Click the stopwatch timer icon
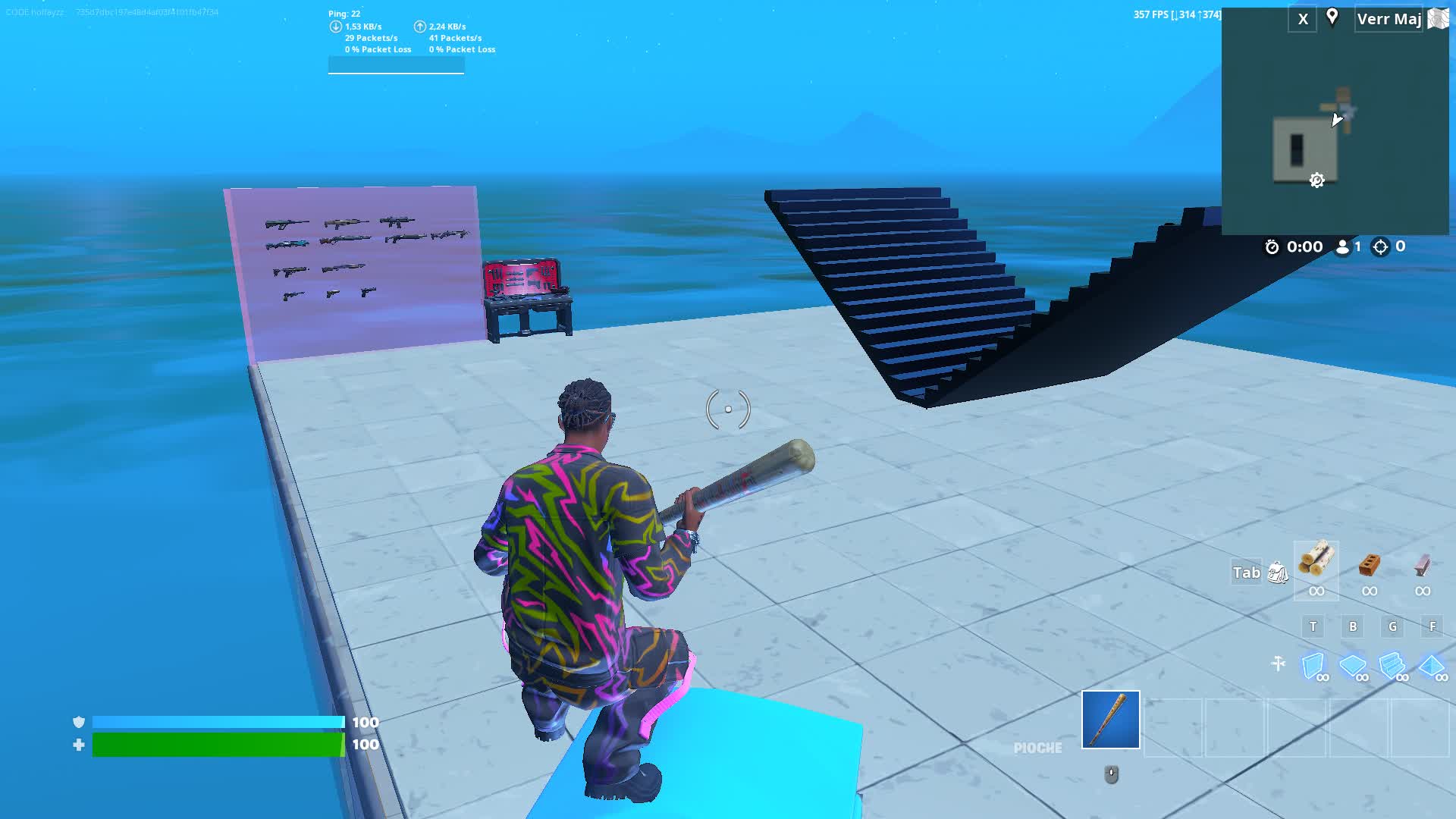This screenshot has width=1456, height=819. tap(1273, 246)
